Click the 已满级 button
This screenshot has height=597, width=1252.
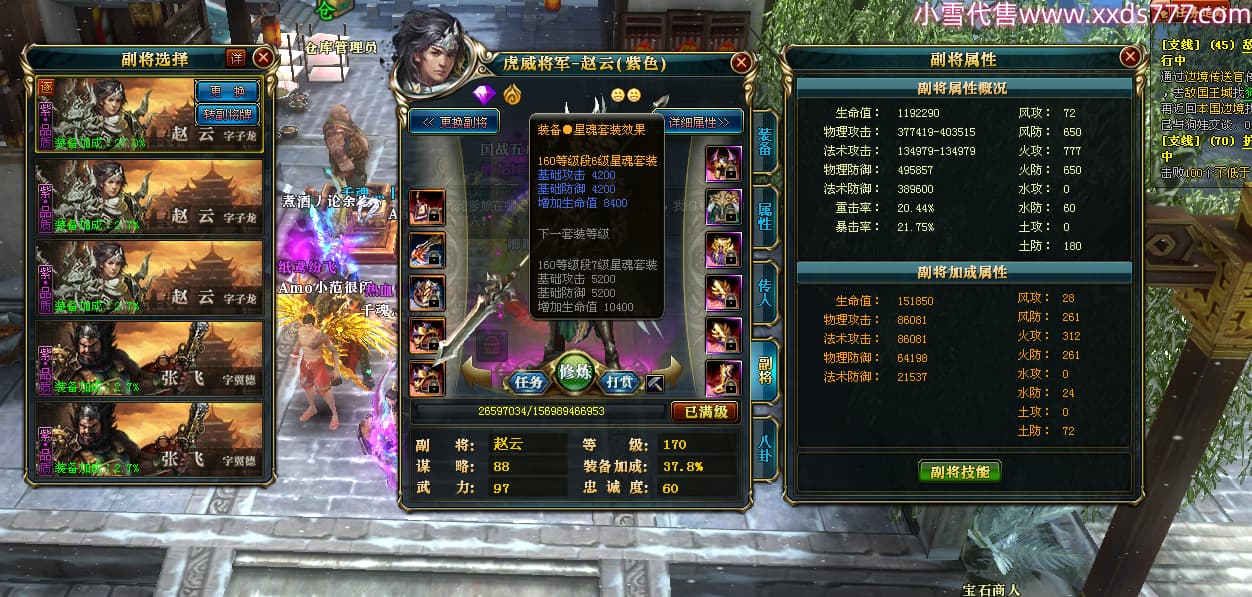click(x=704, y=411)
